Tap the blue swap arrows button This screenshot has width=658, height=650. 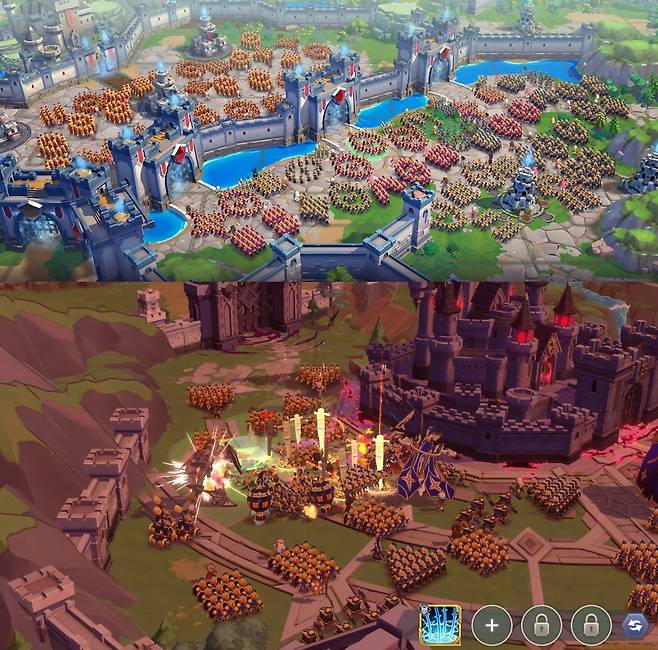click(635, 626)
